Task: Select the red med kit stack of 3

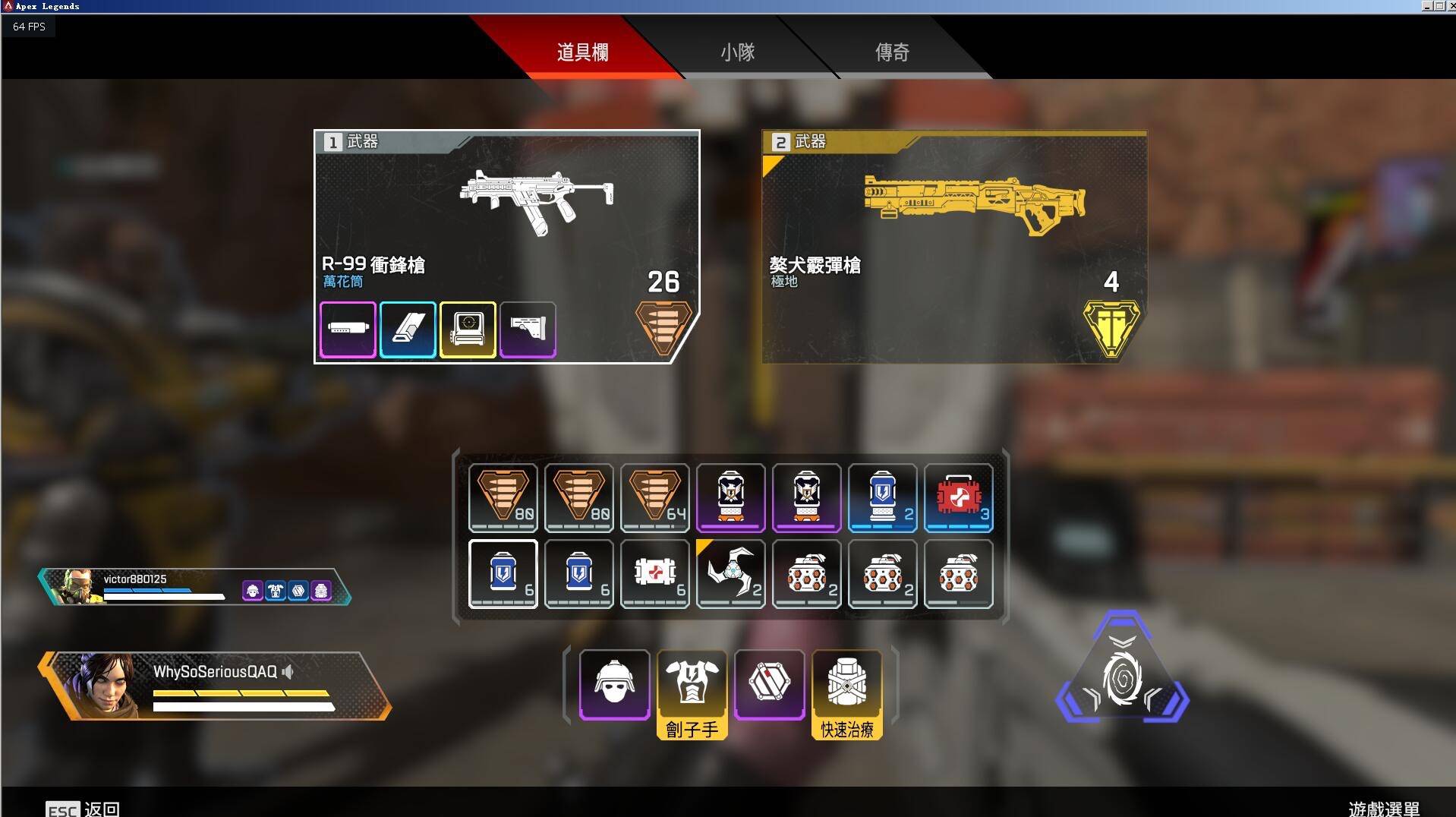Action: click(x=959, y=498)
